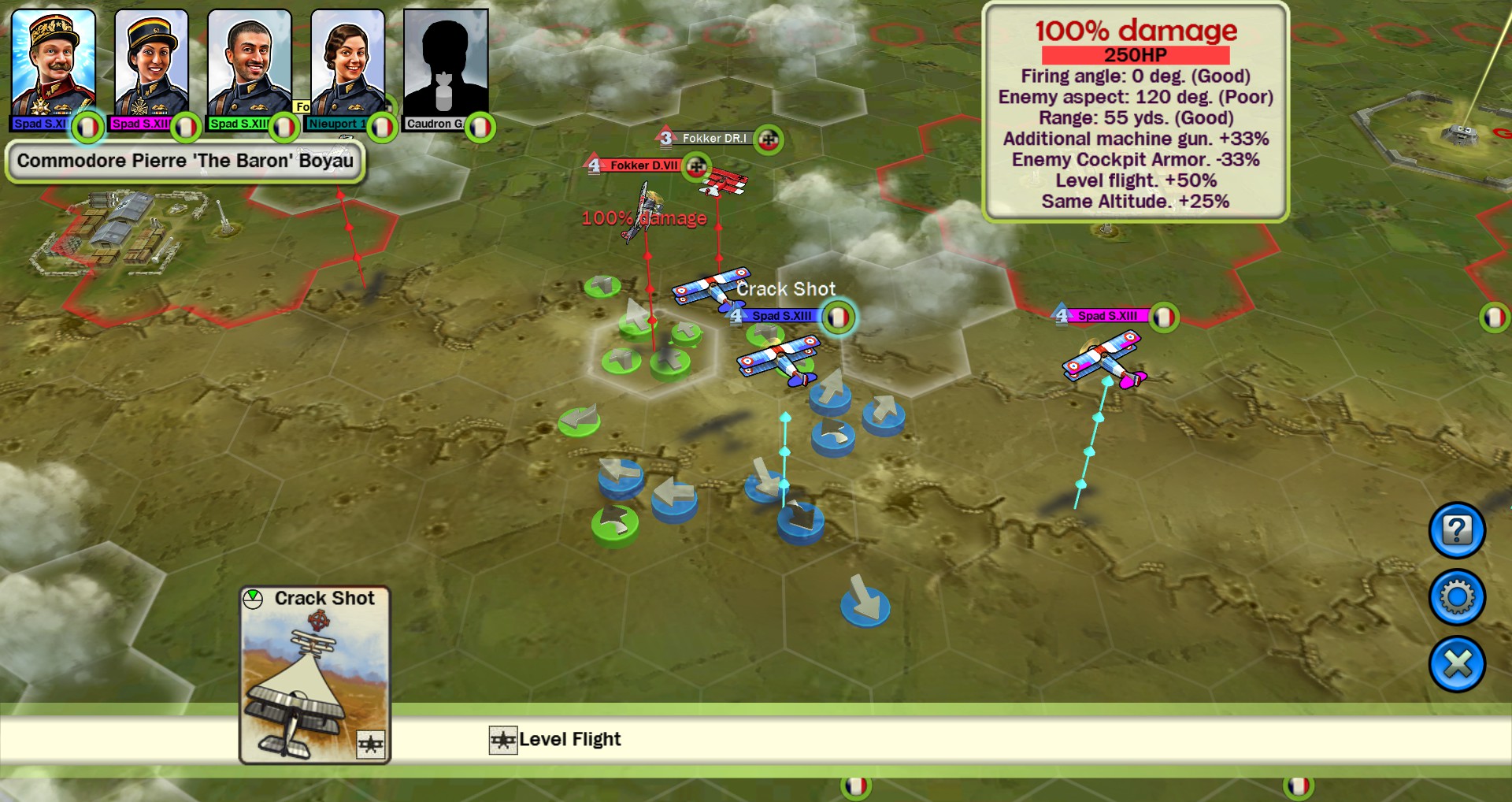Viewport: 1512px width, 802px height.
Task: Target the Fokker D.VII unit label
Action: pos(644,165)
